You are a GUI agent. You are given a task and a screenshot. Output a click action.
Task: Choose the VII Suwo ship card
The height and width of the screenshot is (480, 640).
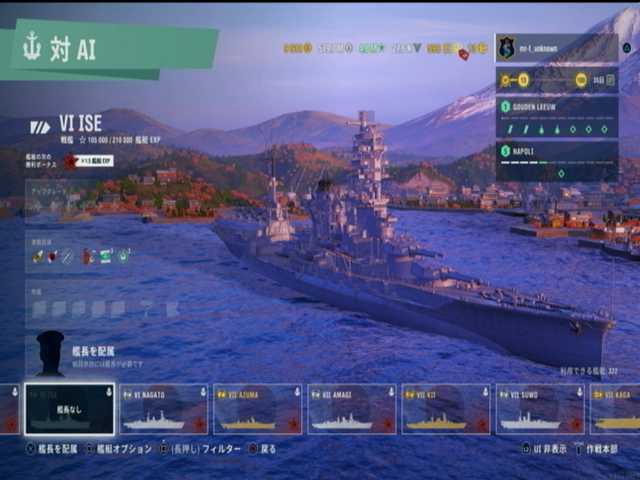click(x=540, y=409)
